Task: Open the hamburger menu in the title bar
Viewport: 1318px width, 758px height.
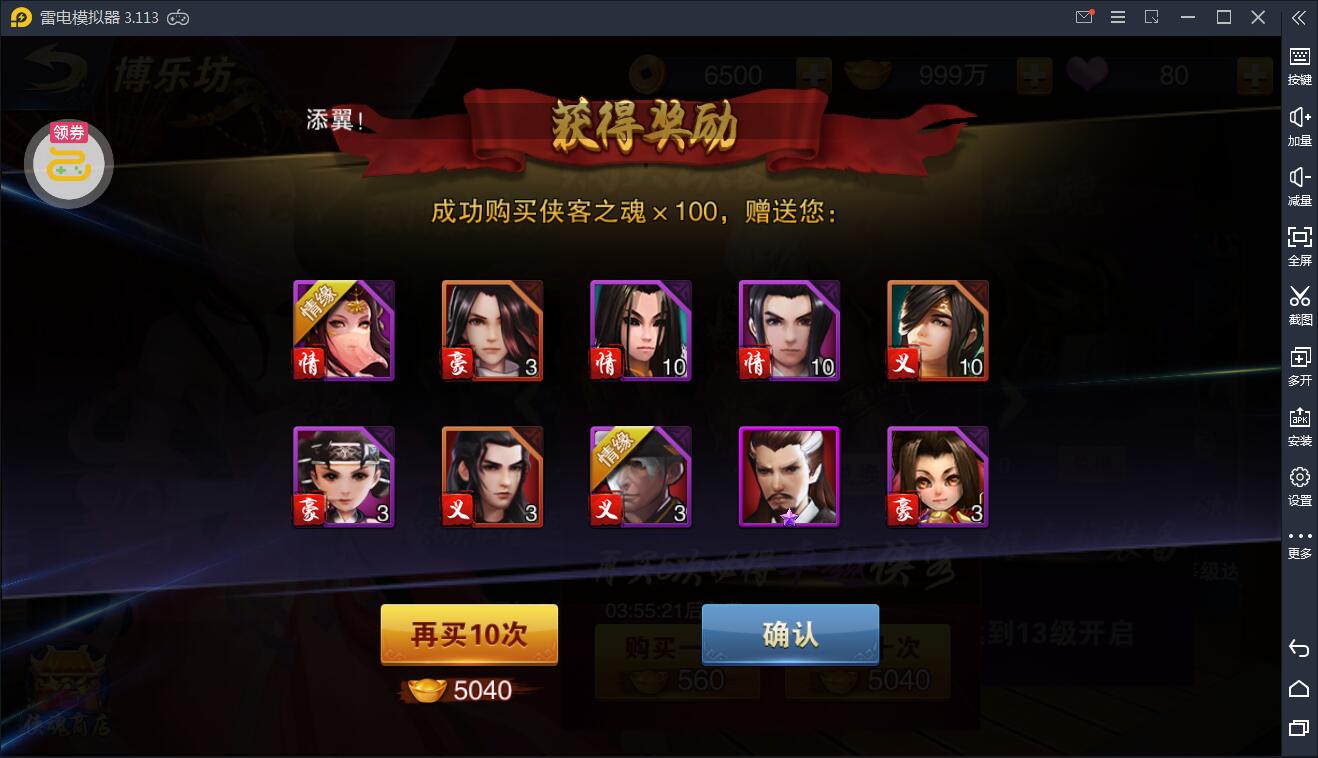Action: point(1118,17)
